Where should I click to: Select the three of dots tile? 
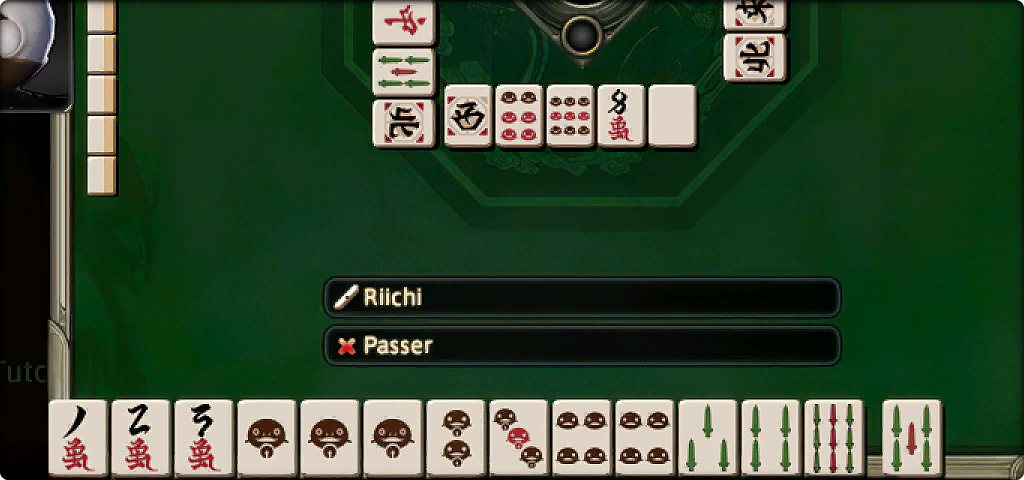pos(518,438)
